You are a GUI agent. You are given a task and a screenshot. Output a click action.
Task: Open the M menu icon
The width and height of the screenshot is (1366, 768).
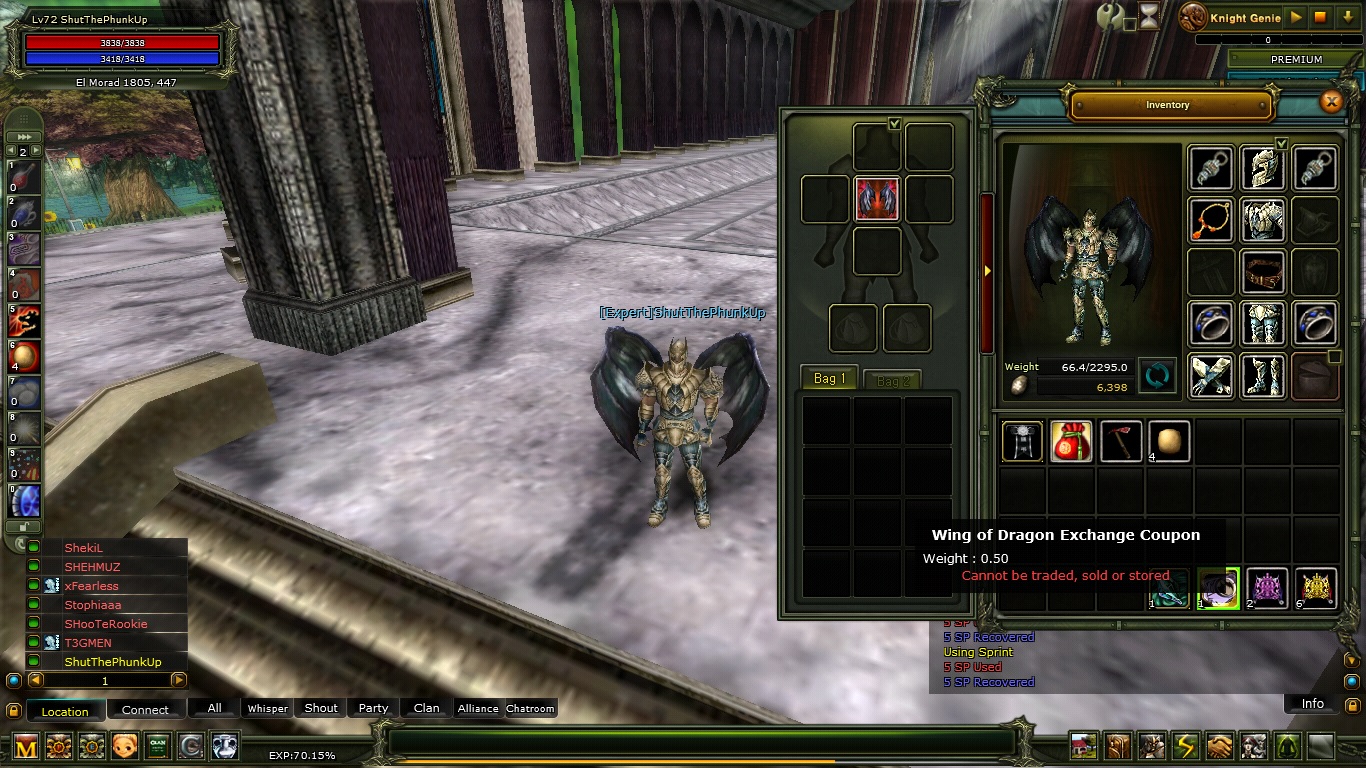click(x=26, y=746)
